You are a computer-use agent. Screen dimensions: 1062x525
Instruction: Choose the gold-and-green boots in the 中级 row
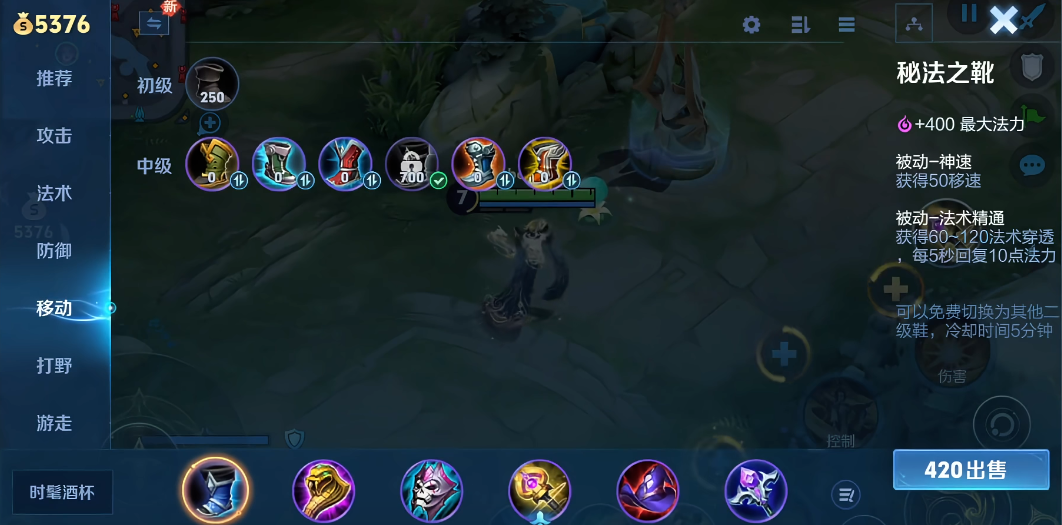point(212,164)
